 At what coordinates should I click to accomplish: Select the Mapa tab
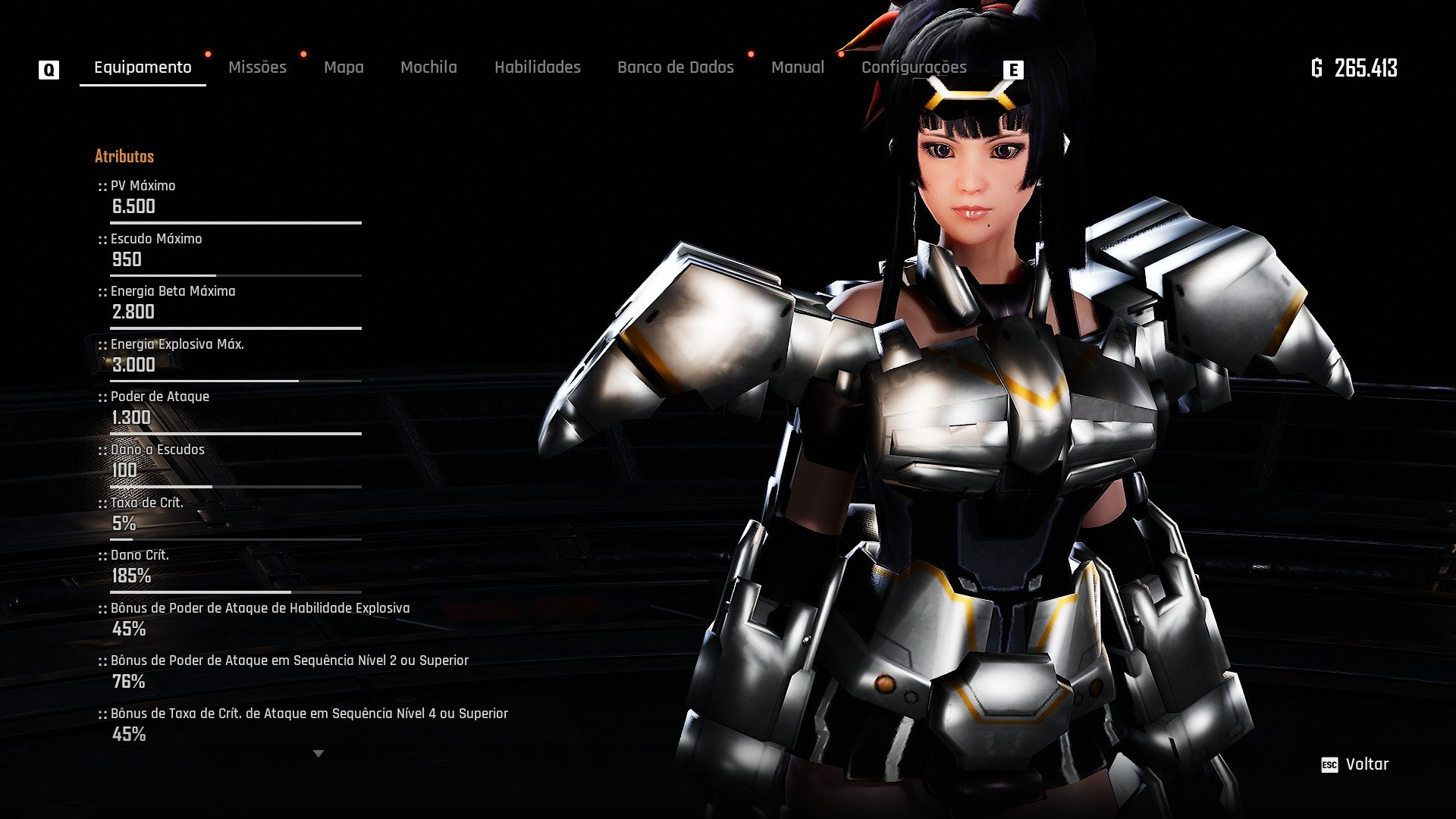(x=344, y=67)
